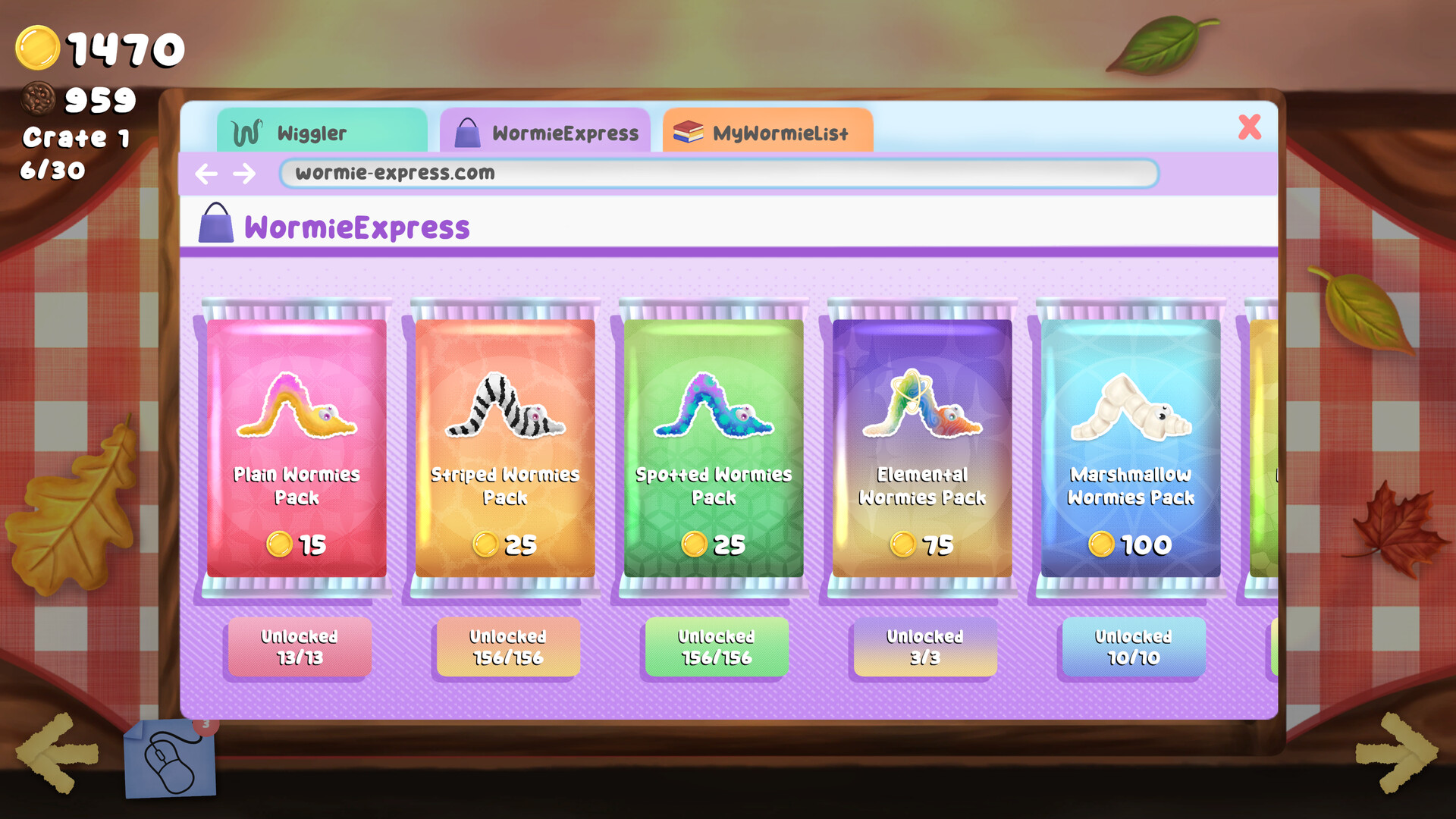The image size is (1456, 819).
Task: Check Unlocked 13/13 status below Plain pack
Action: [x=298, y=648]
